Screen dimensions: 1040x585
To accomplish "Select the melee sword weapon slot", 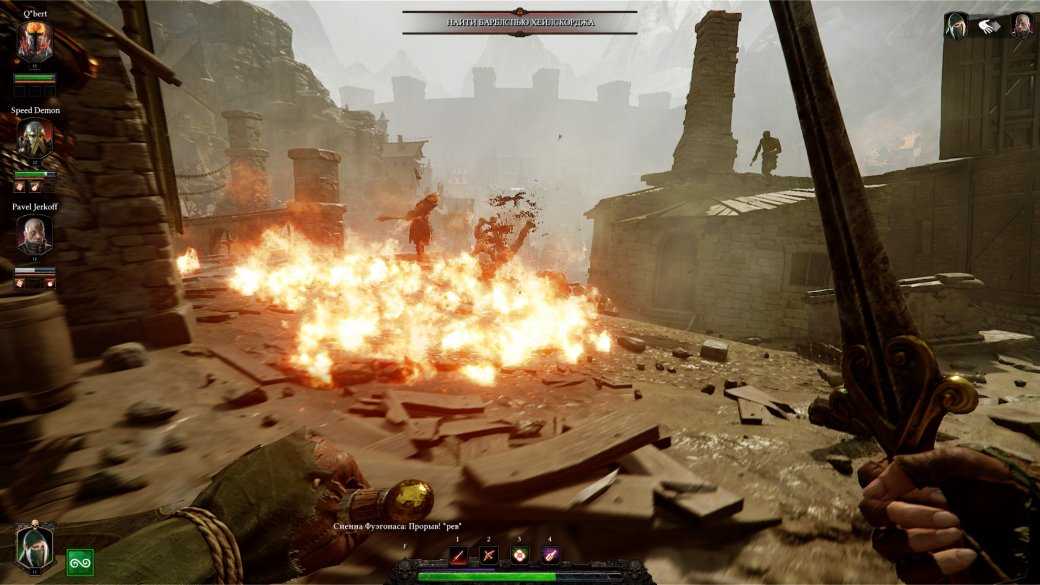I will click(x=458, y=555).
